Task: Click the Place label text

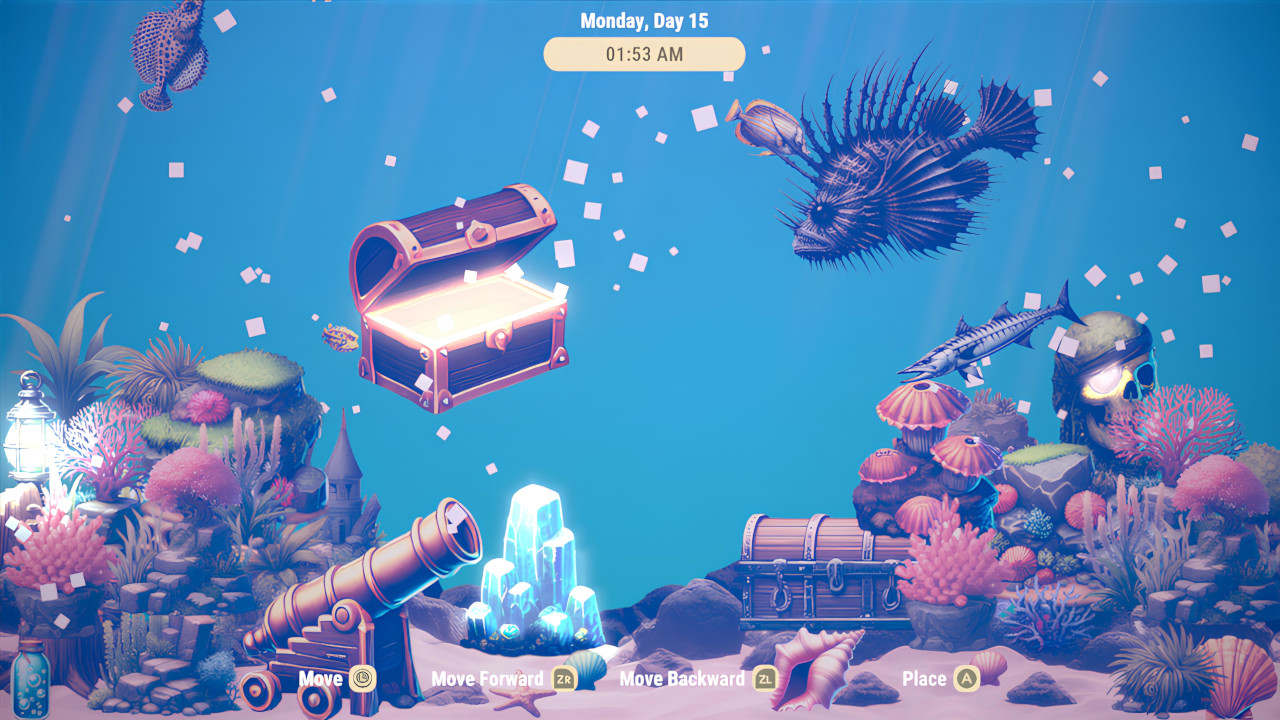Action: 925,679
